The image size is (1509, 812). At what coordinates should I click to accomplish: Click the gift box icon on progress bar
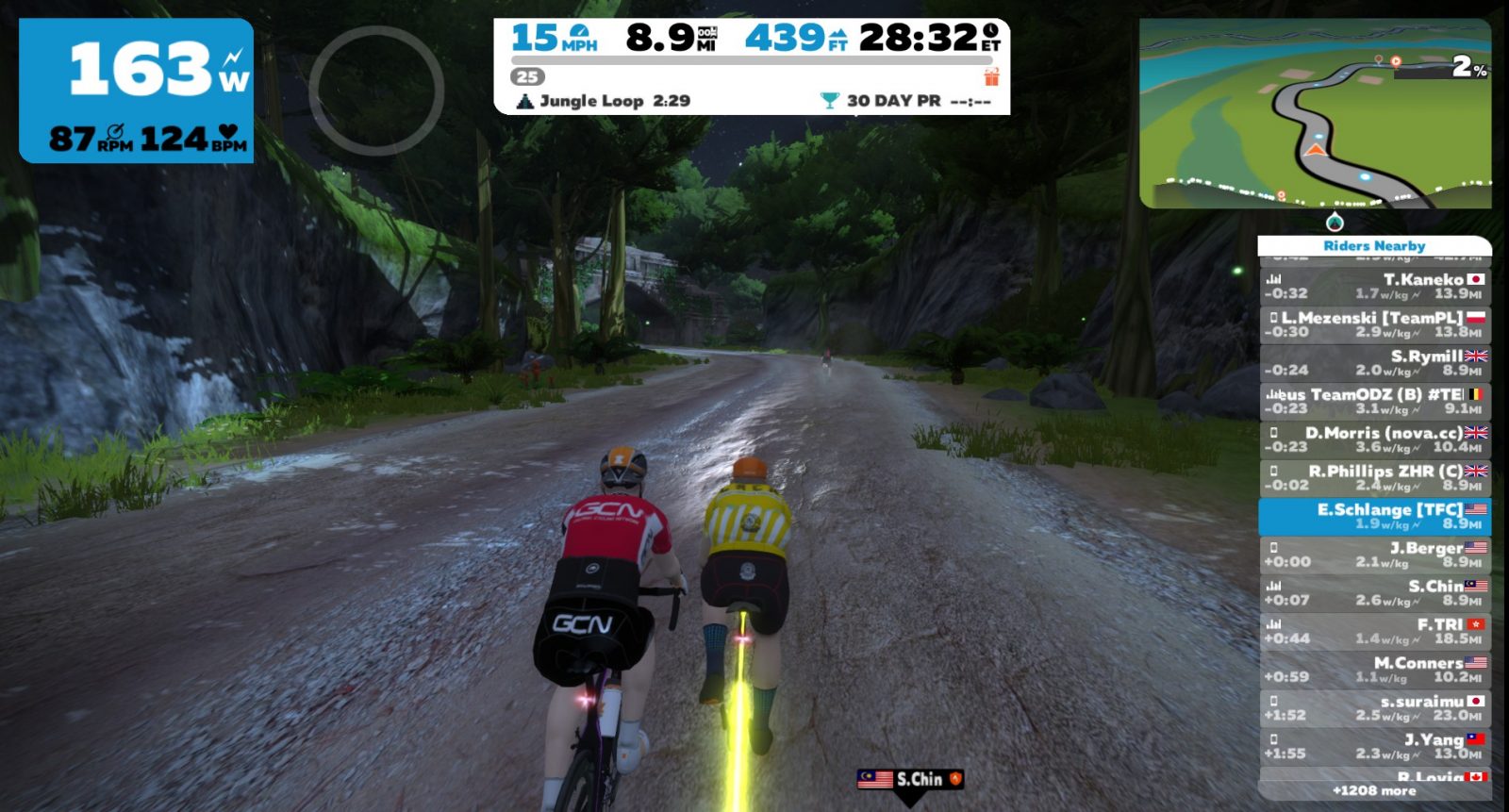click(991, 76)
